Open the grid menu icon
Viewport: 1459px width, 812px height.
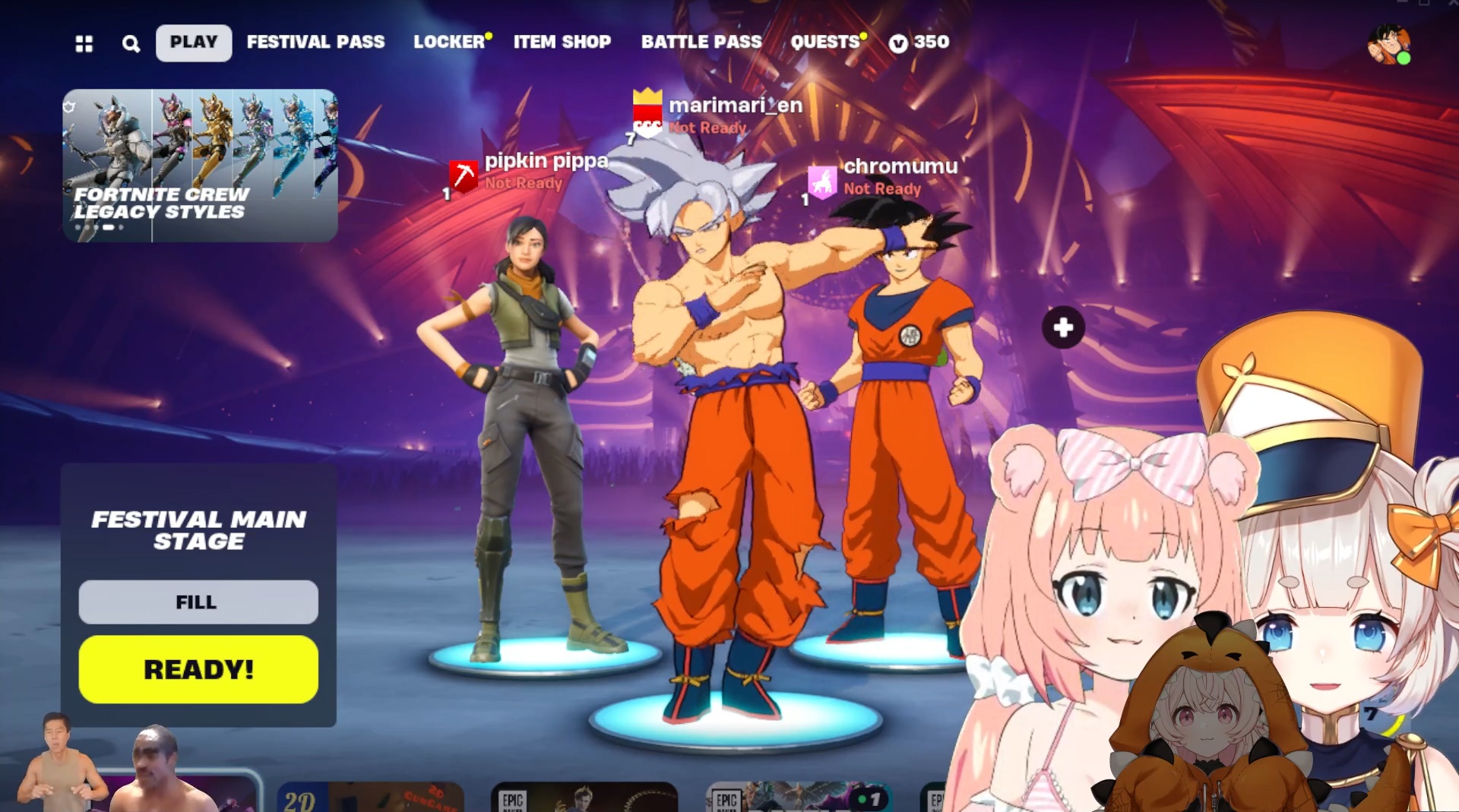pyautogui.click(x=84, y=44)
